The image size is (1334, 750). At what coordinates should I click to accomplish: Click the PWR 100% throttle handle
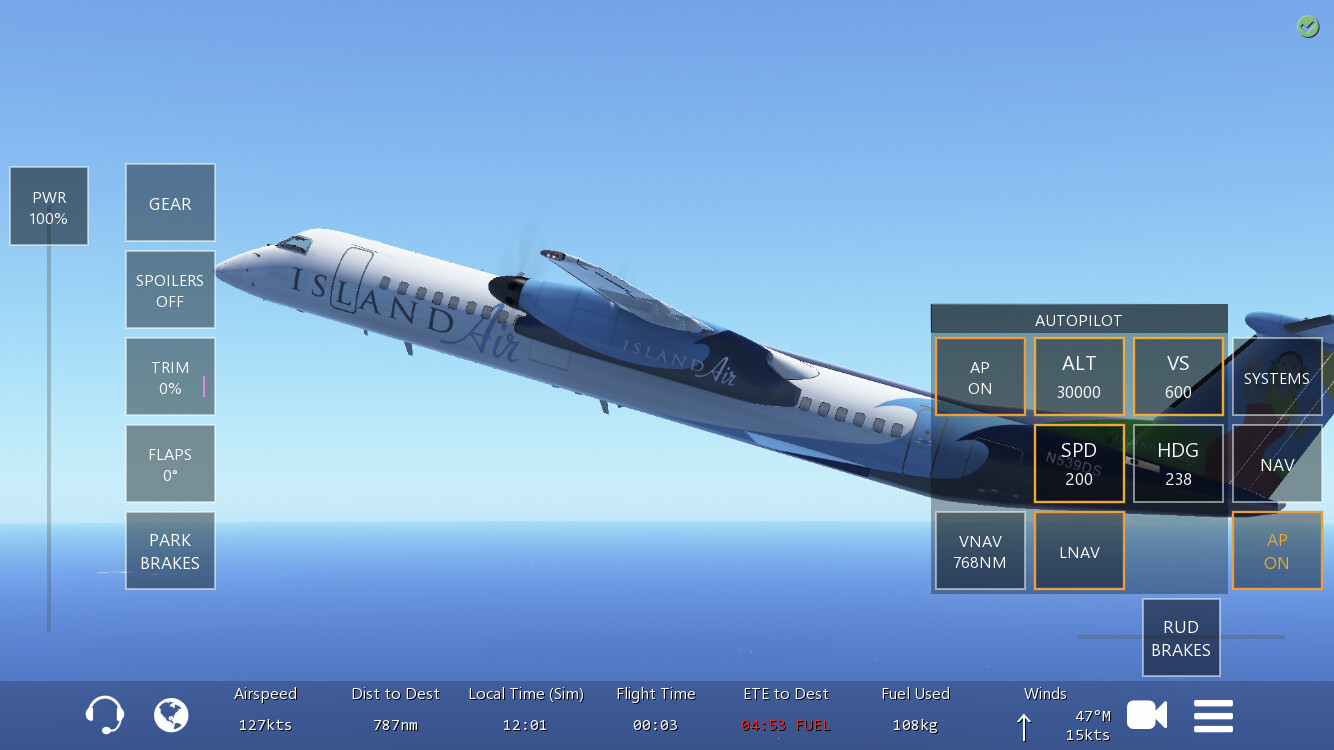pyautogui.click(x=49, y=207)
